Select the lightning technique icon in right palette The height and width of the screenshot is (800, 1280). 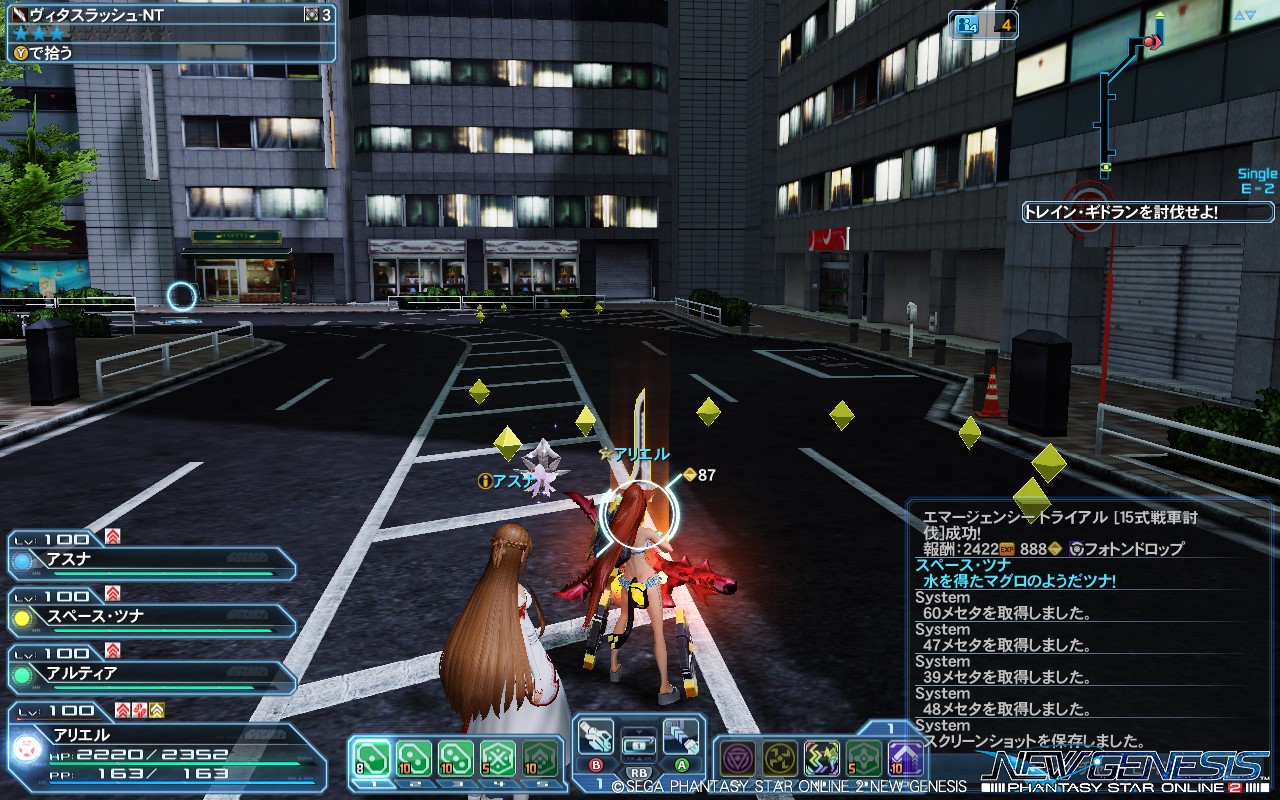pos(822,758)
